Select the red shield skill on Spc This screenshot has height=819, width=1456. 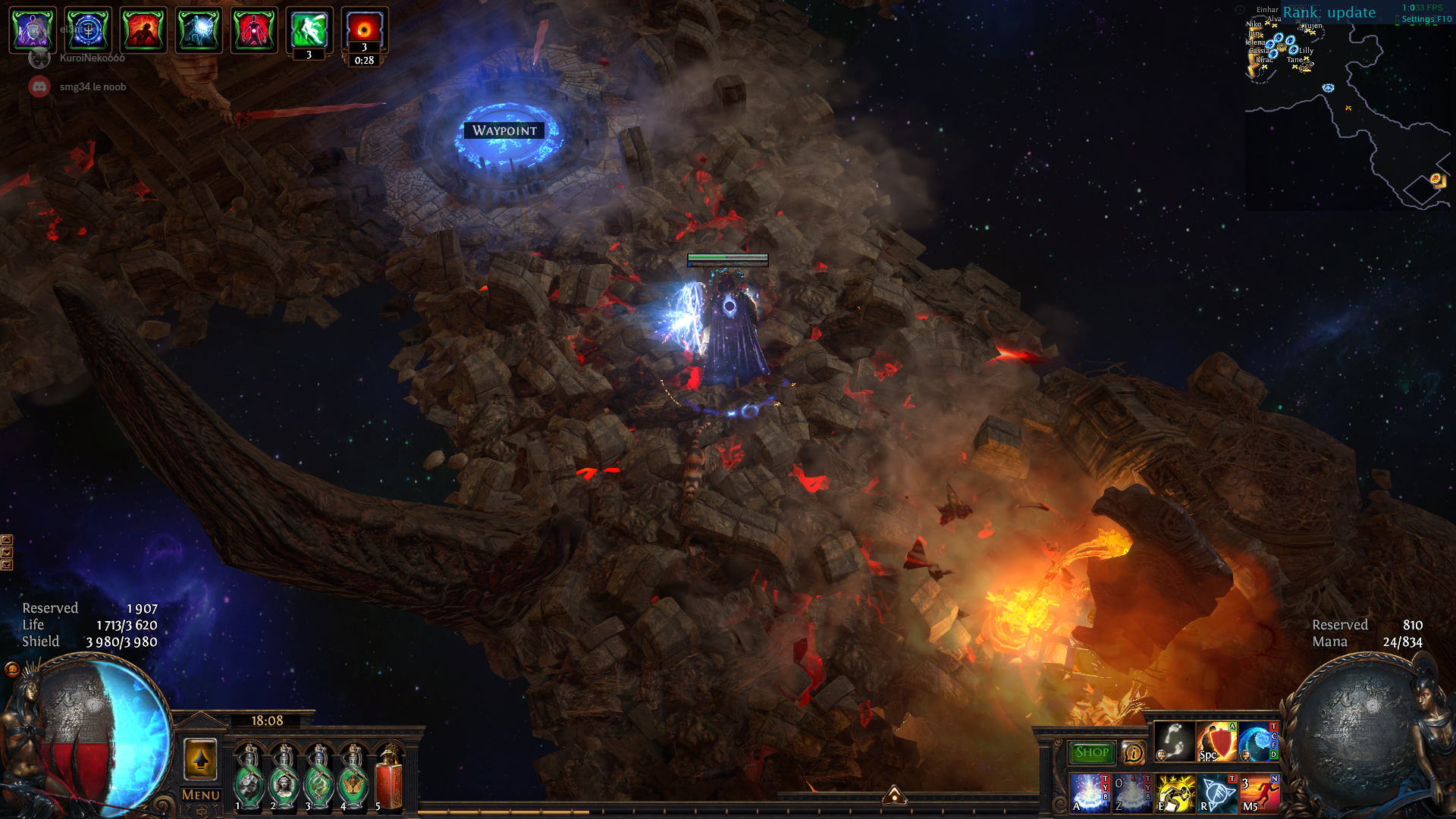pos(1216,742)
